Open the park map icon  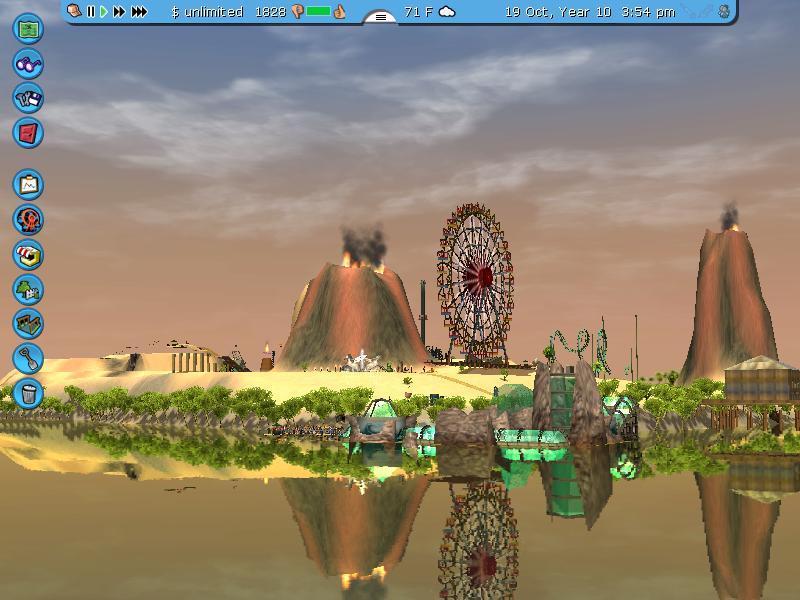pos(28,28)
